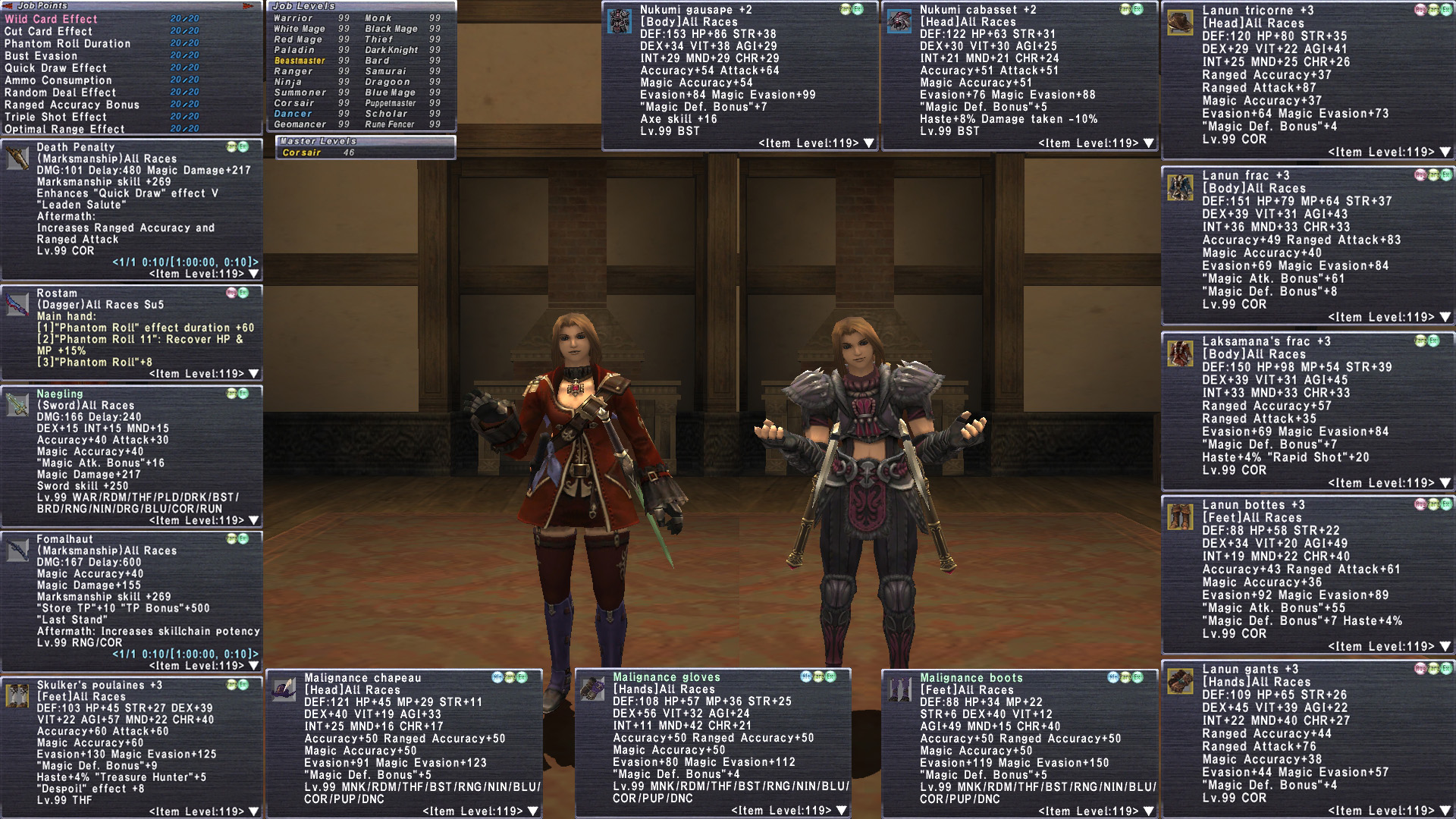Select the Malignance chapeau icon
The height and width of the screenshot is (819, 1456).
click(x=284, y=689)
